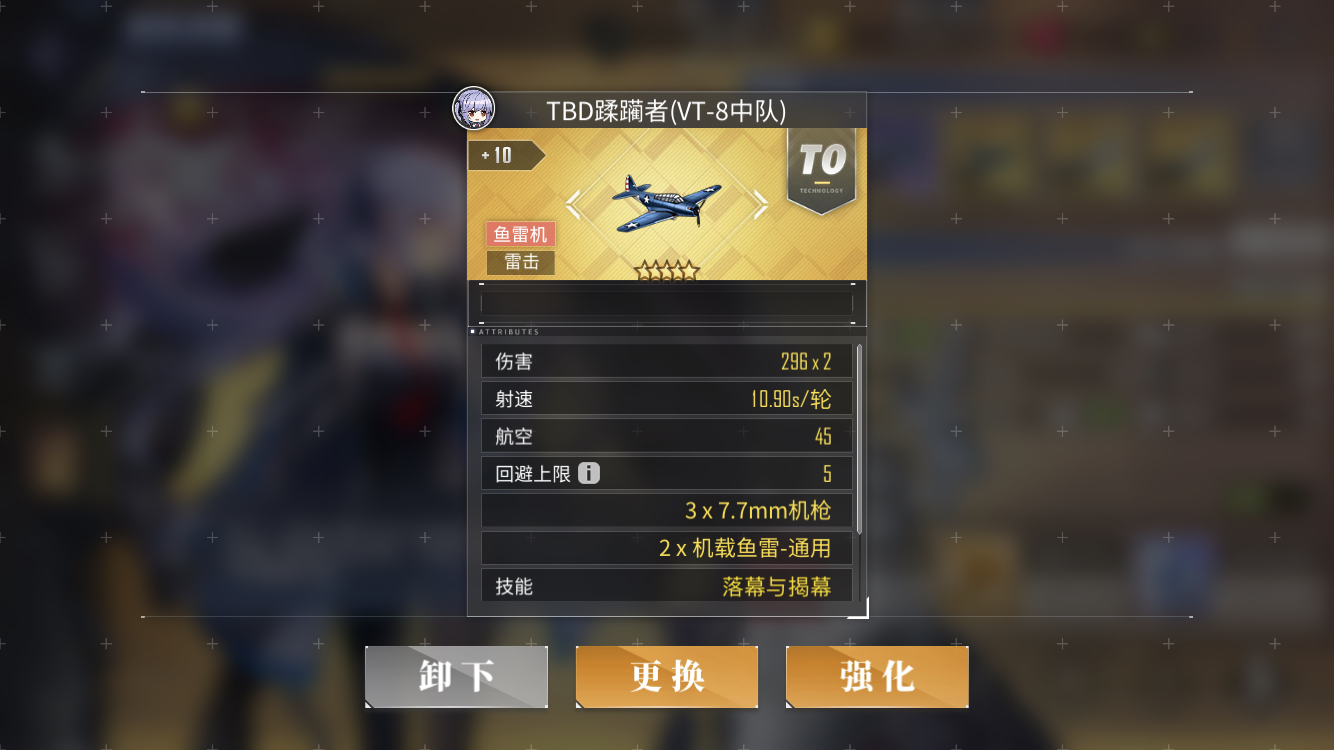Click the left arrow to view previous equipment
The image size is (1334, 750).
pos(573,204)
